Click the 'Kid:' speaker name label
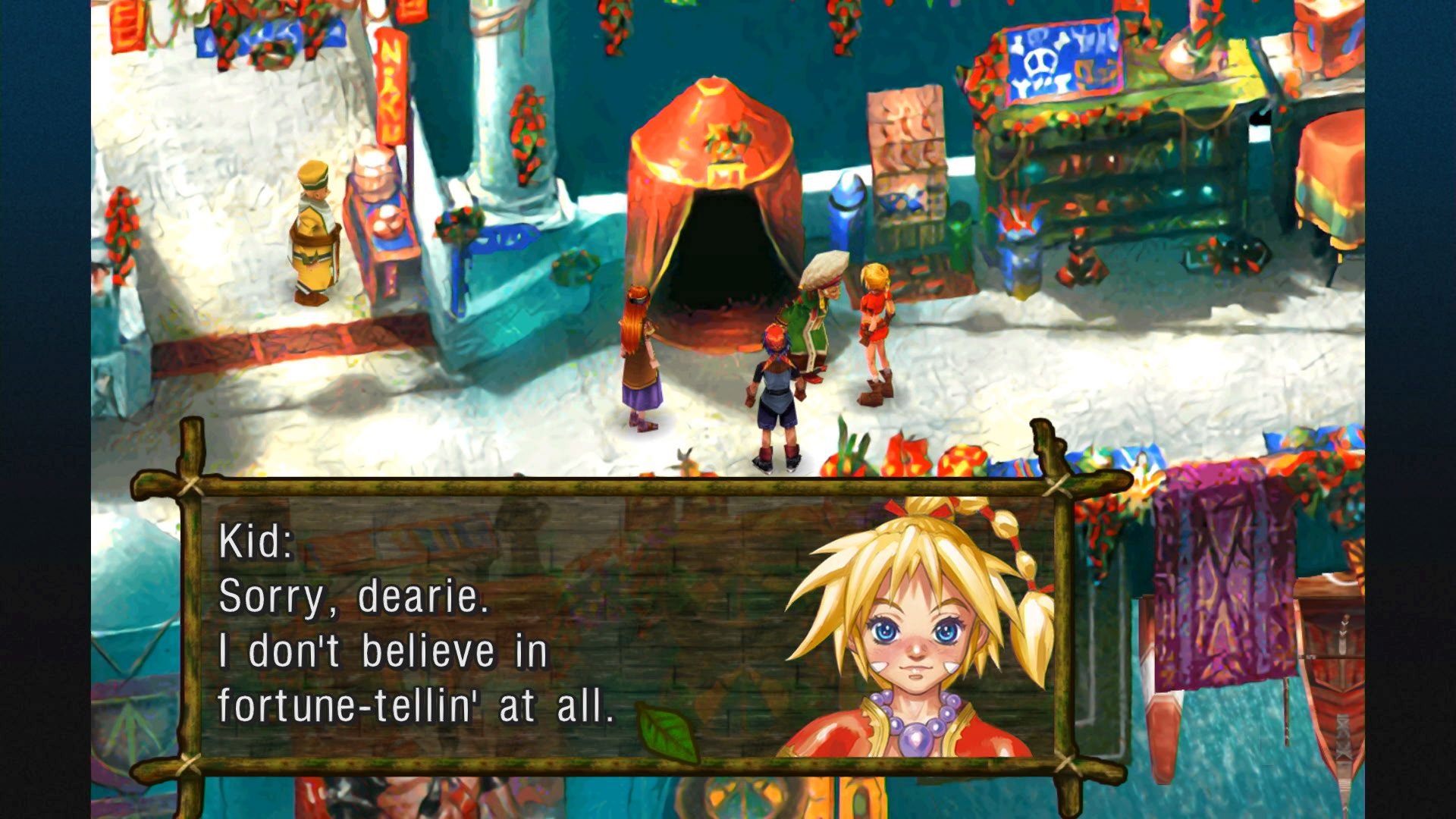 [x=258, y=538]
